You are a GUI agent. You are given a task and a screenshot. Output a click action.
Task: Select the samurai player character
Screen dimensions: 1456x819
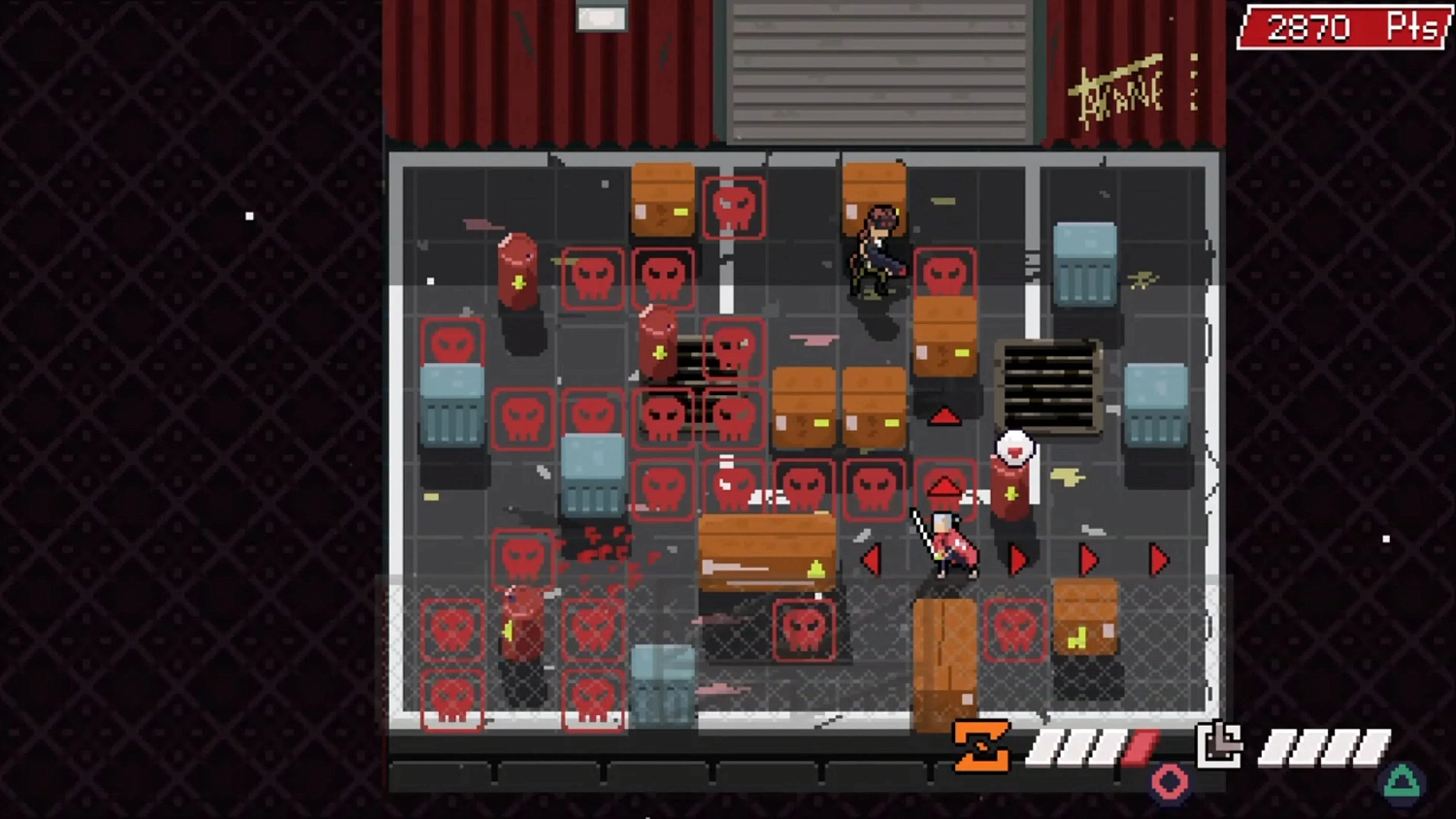click(946, 543)
